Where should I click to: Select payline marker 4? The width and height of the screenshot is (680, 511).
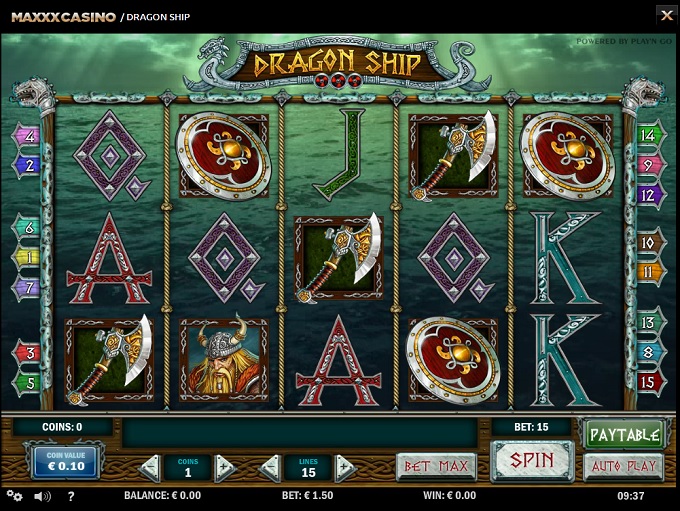(x=27, y=136)
